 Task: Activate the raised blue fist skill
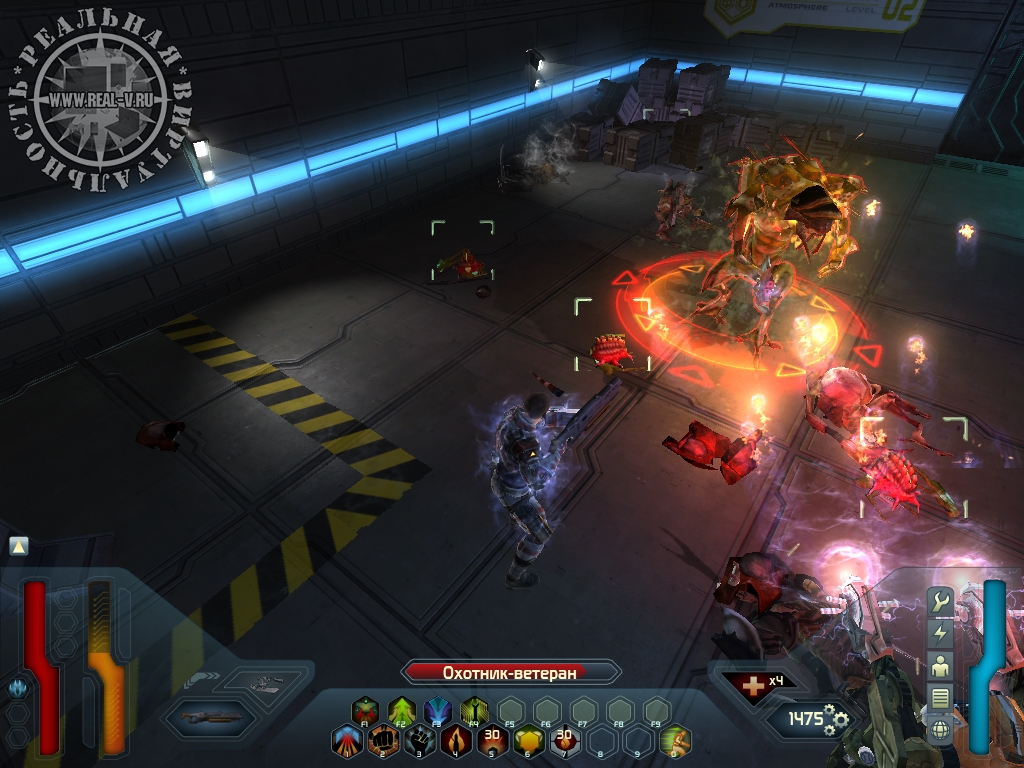(x=420, y=741)
